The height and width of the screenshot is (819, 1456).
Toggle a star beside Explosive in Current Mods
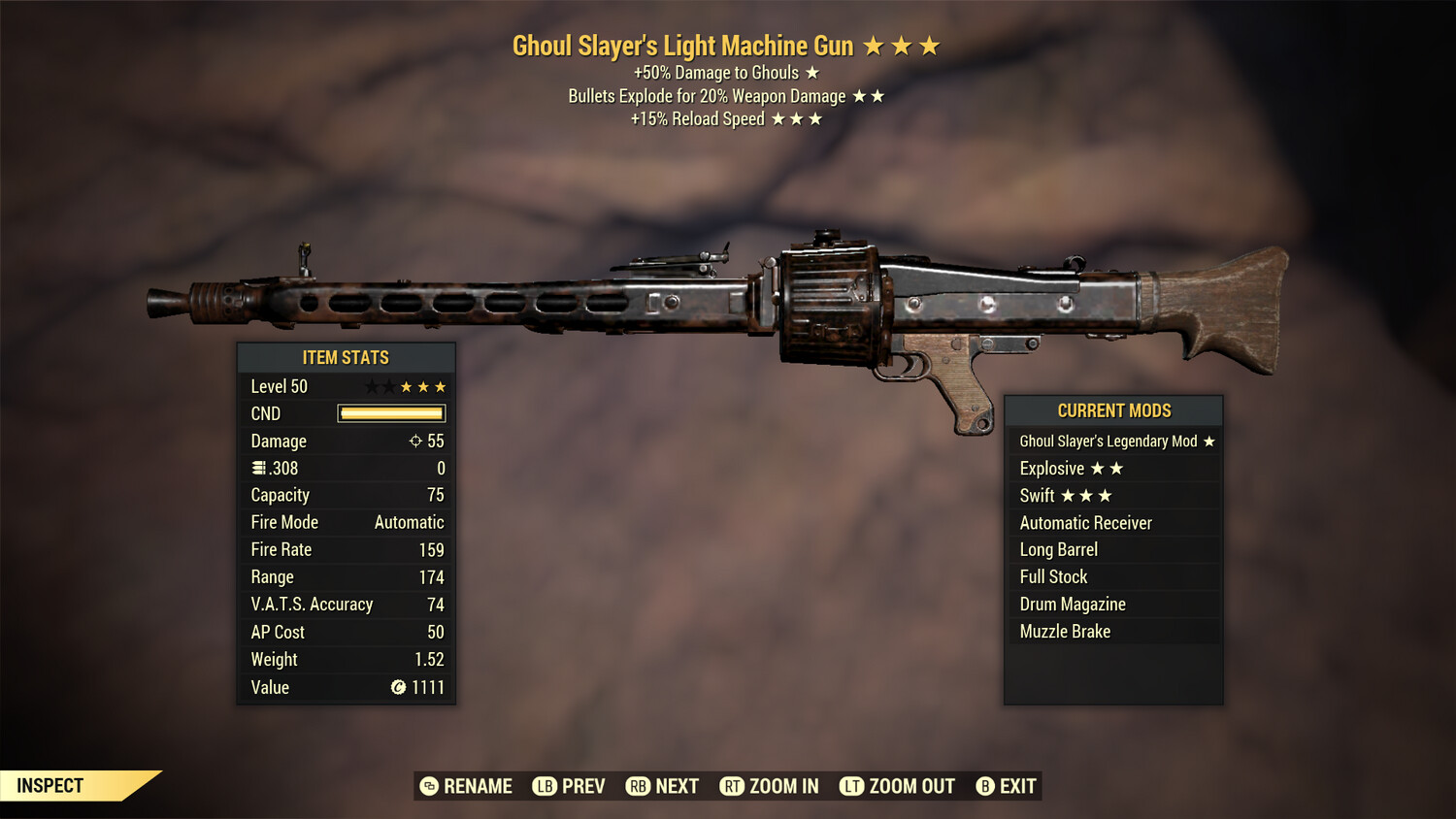pos(1098,468)
